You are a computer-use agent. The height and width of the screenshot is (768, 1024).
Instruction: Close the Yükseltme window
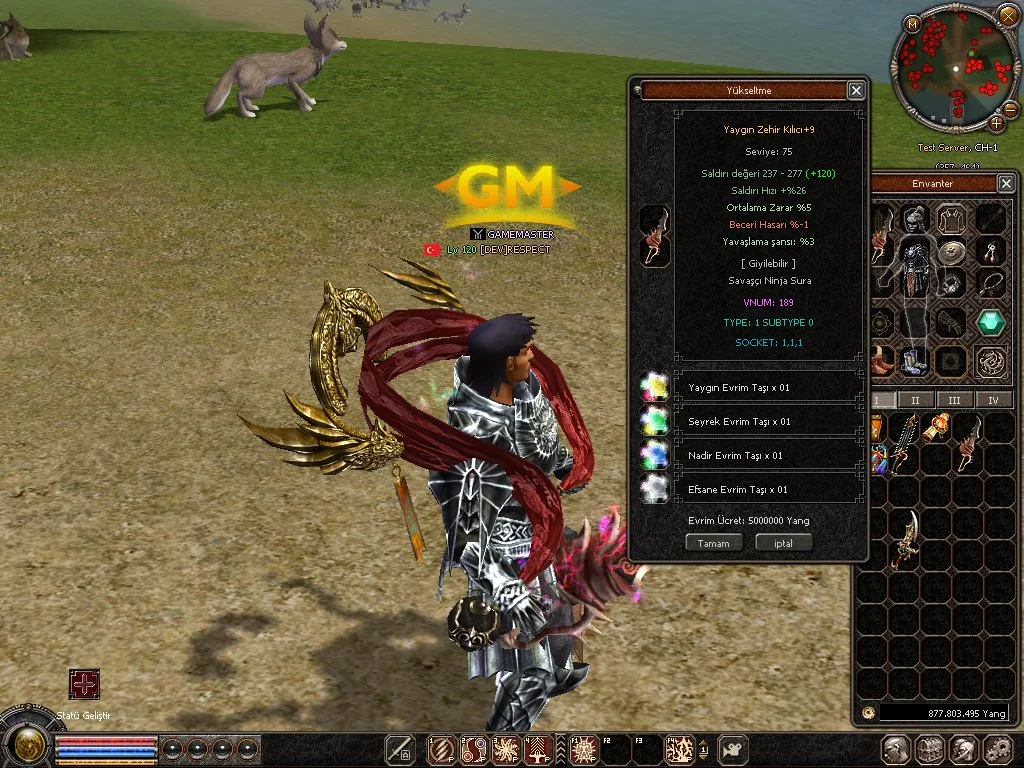856,91
